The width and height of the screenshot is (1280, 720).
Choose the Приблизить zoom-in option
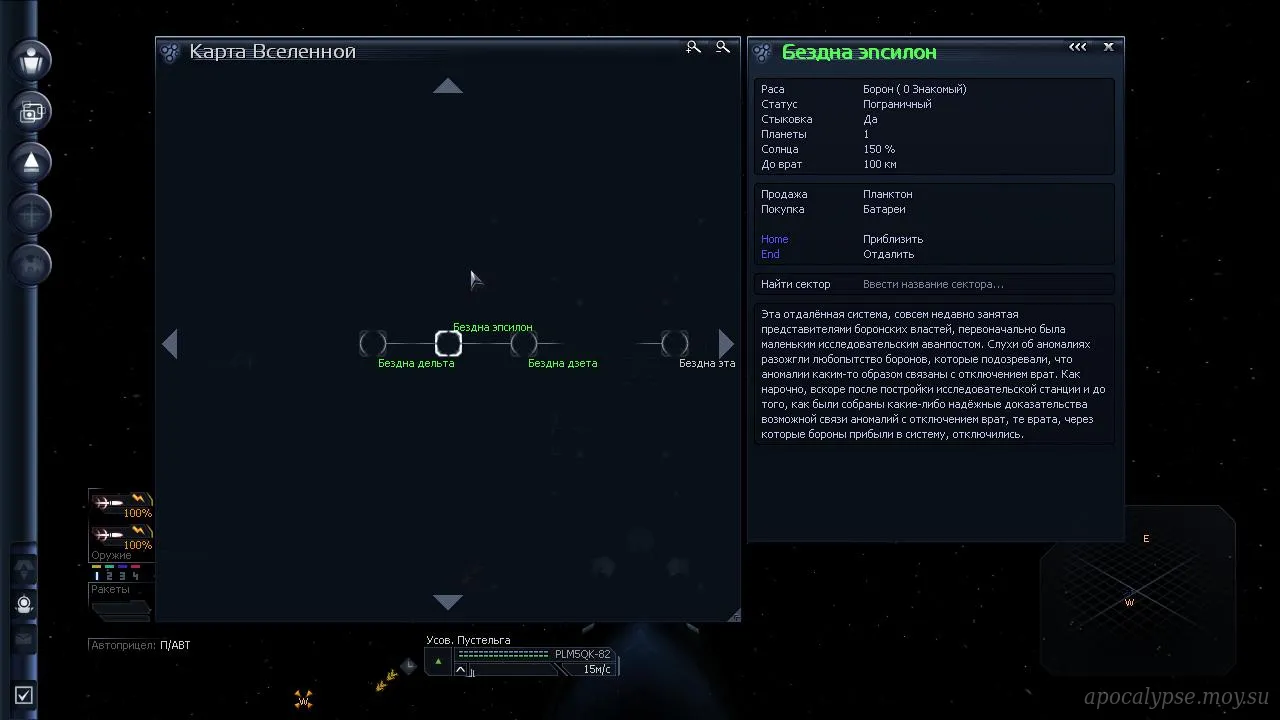pyautogui.click(x=892, y=239)
